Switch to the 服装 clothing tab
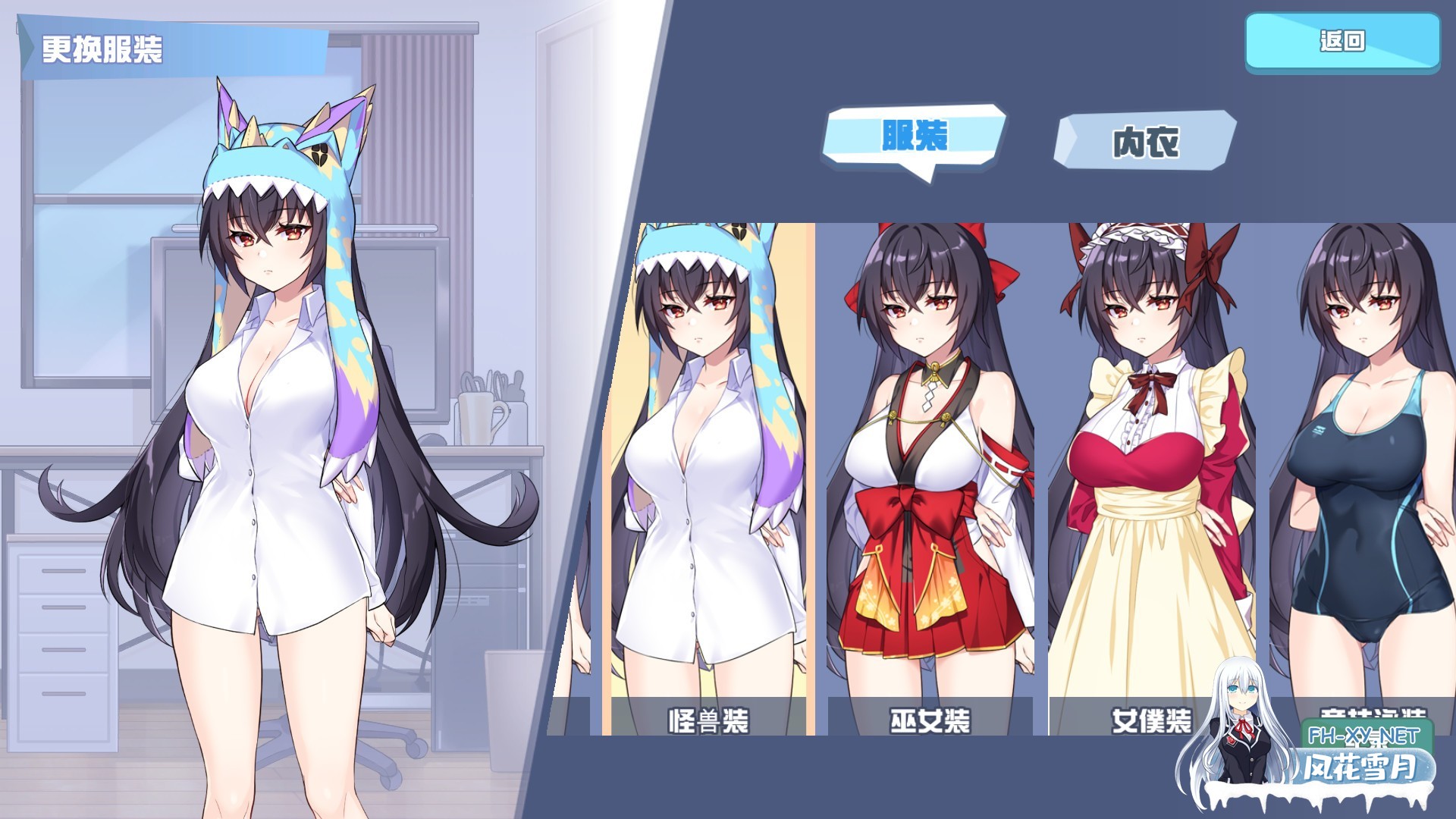This screenshot has width=1456, height=819. (914, 136)
